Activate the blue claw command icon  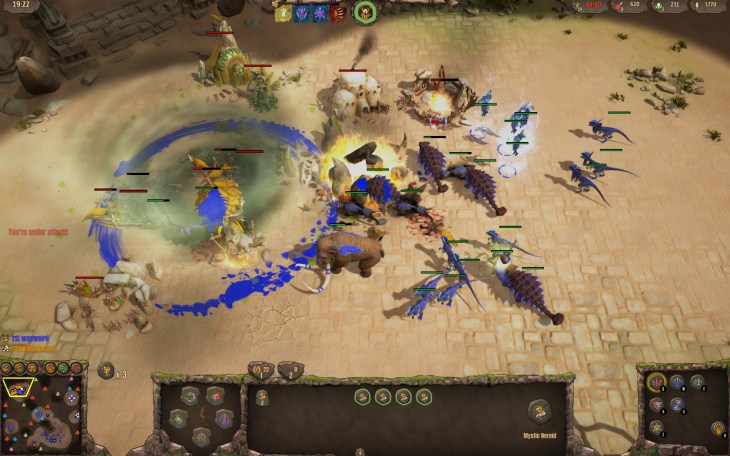676,404
